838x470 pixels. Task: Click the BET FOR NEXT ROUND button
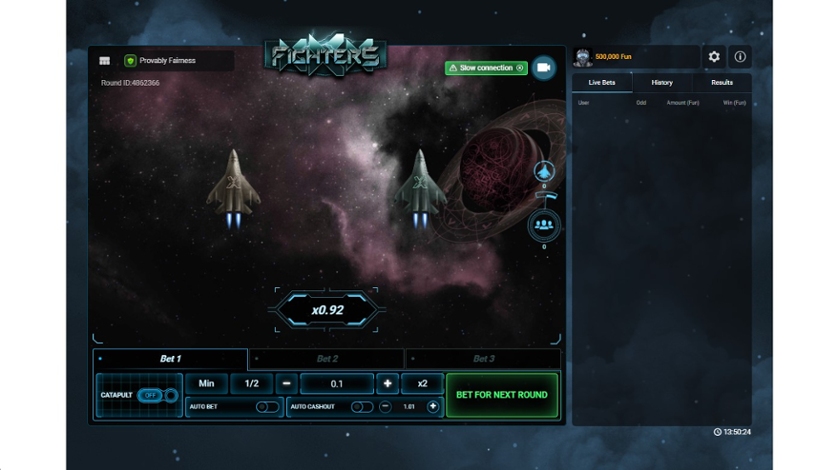(502, 395)
